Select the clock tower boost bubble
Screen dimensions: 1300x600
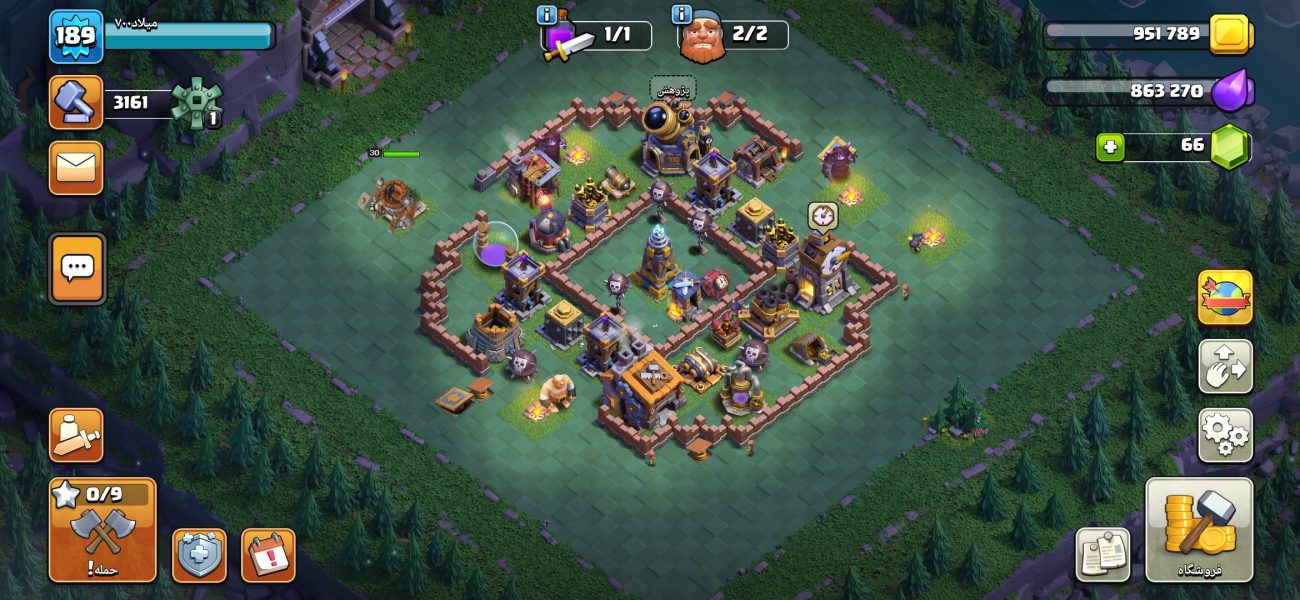point(822,216)
